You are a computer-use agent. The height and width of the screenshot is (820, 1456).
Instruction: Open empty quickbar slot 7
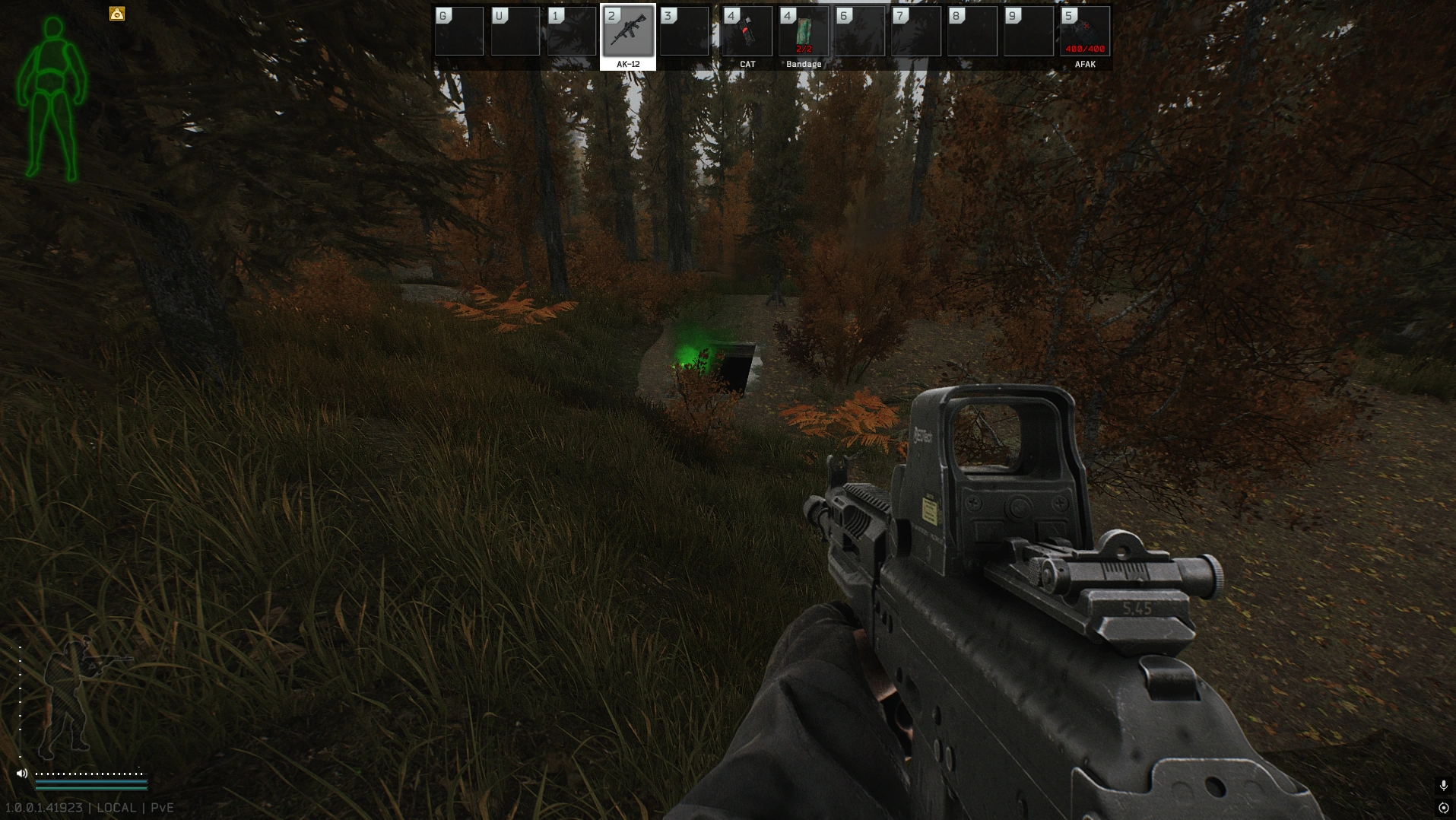tap(916, 32)
